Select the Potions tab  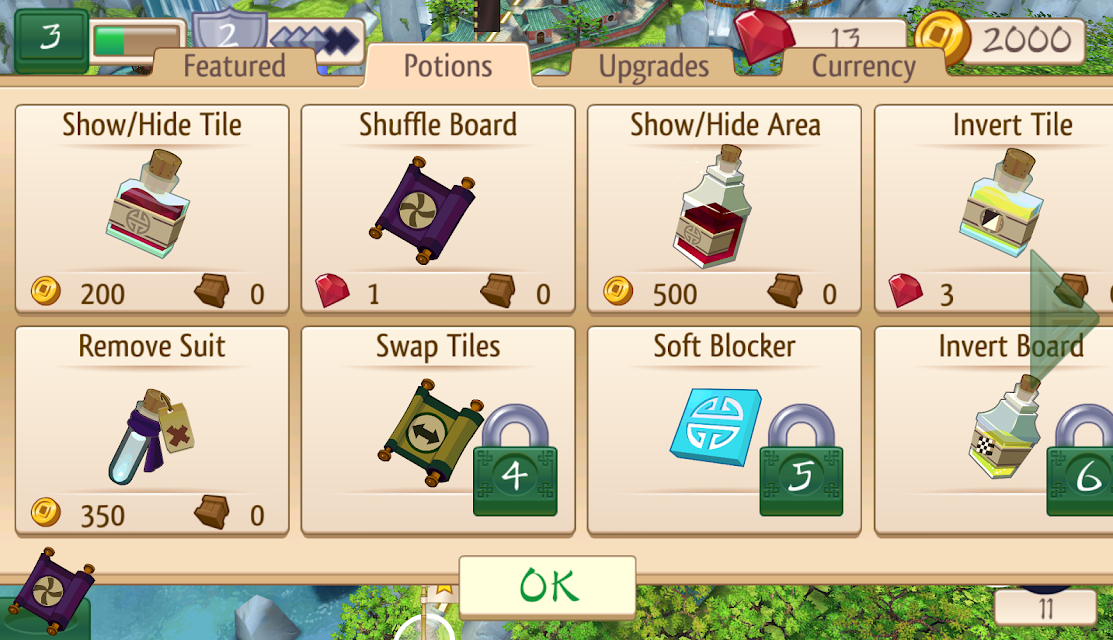click(x=447, y=66)
